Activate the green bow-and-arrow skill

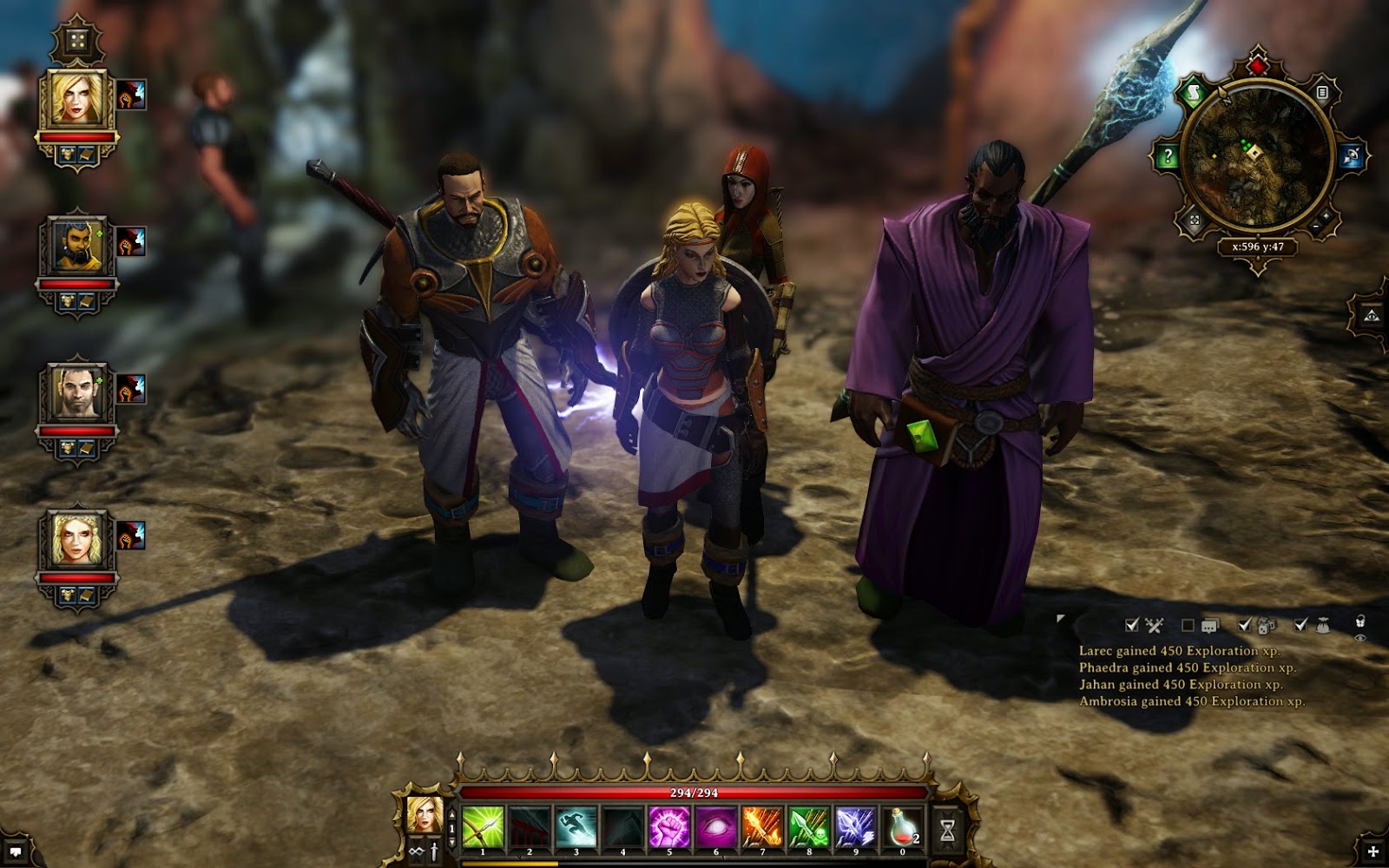tap(483, 827)
